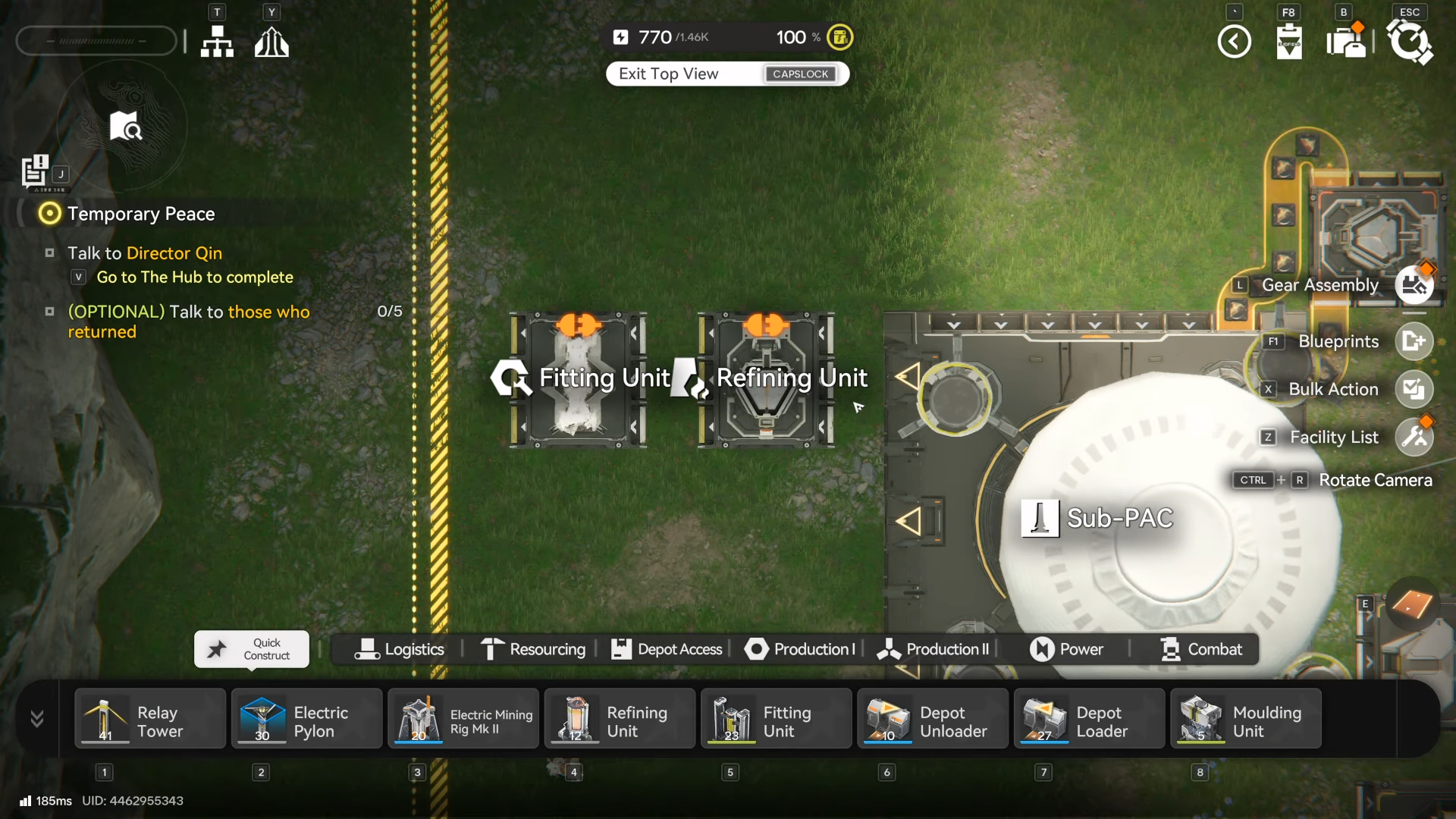Open Gear Assembly
1456x819 pixels.
(1414, 285)
